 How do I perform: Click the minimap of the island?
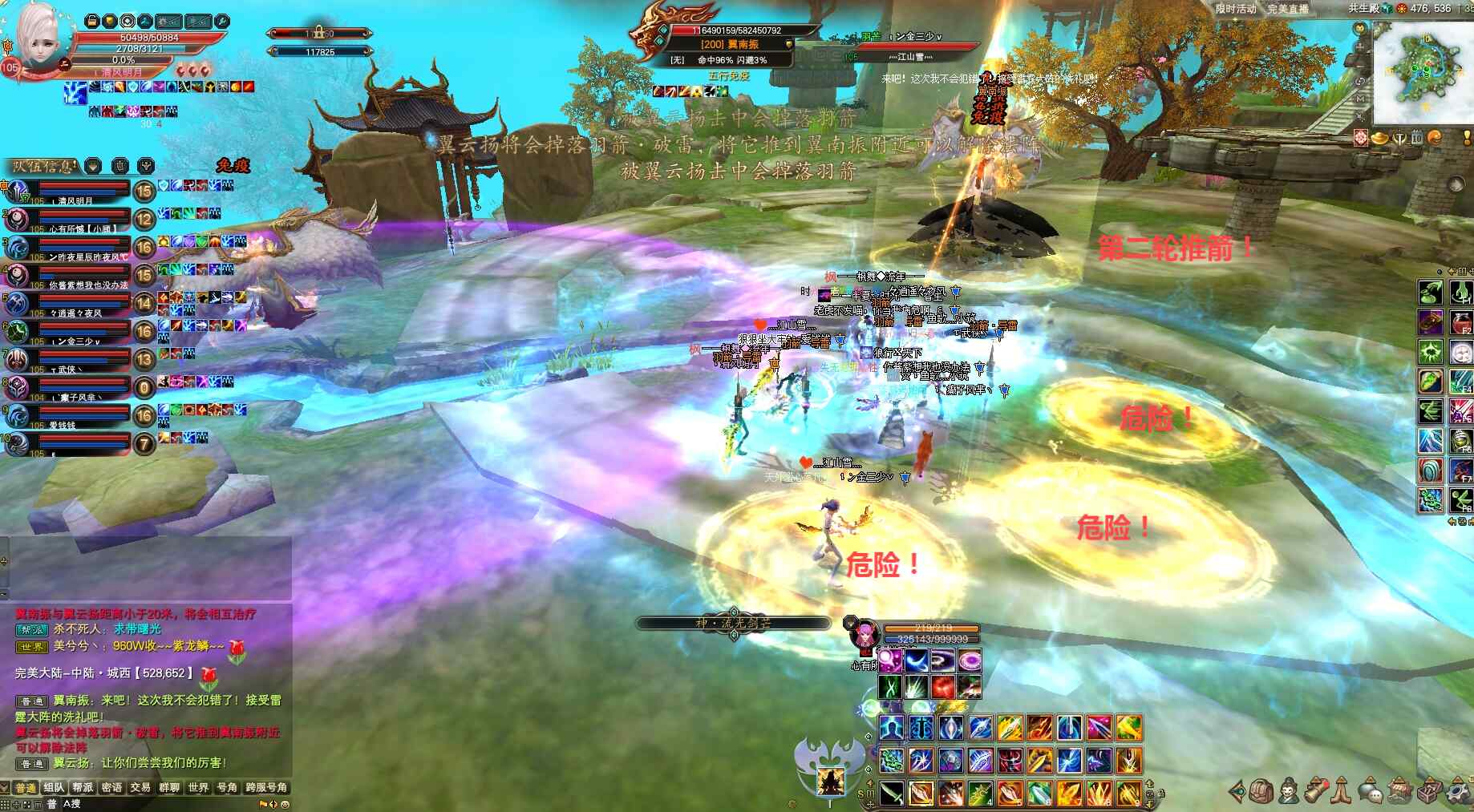(x=1419, y=72)
